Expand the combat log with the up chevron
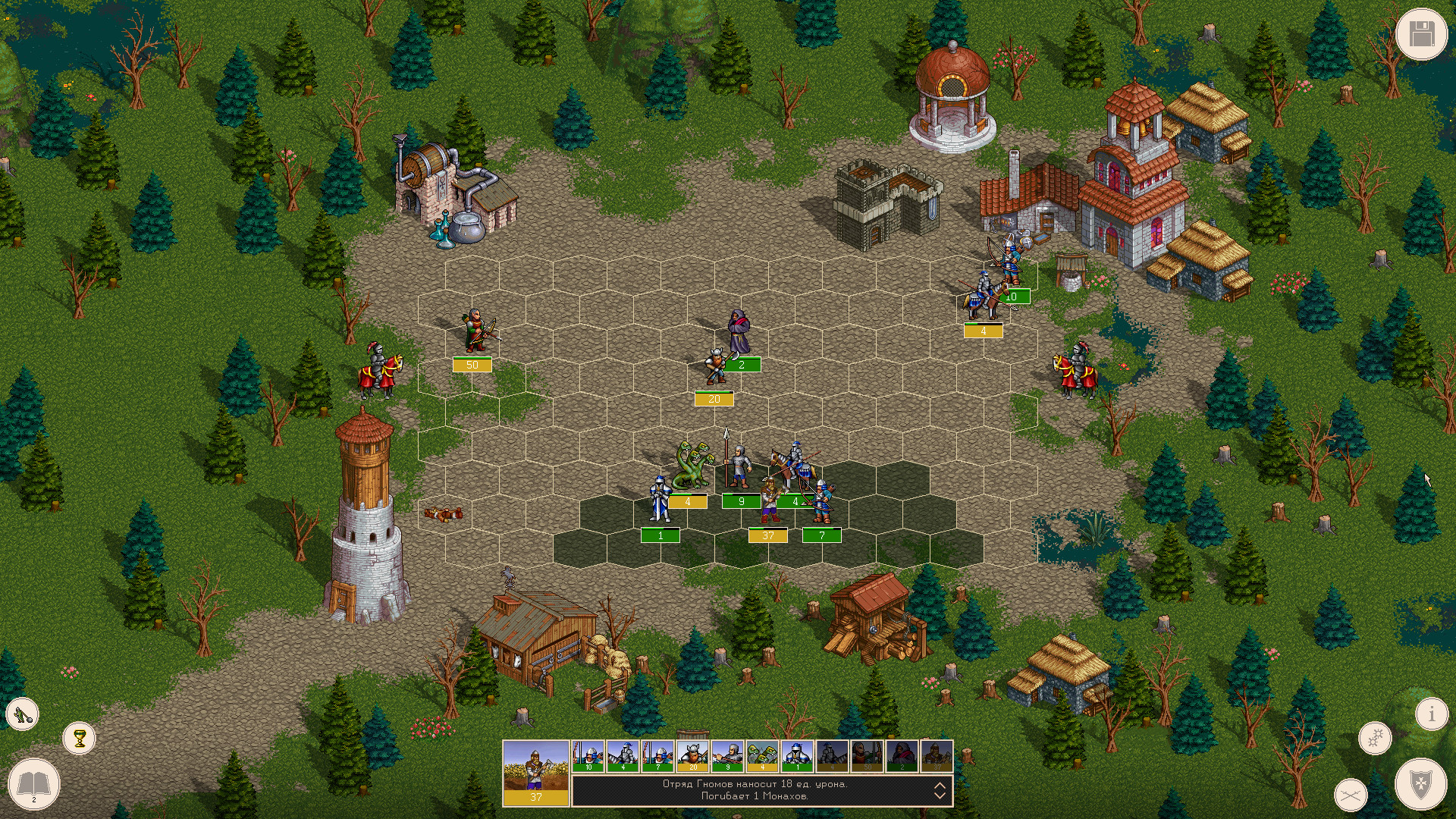This screenshot has width=1456, height=819. (x=940, y=786)
